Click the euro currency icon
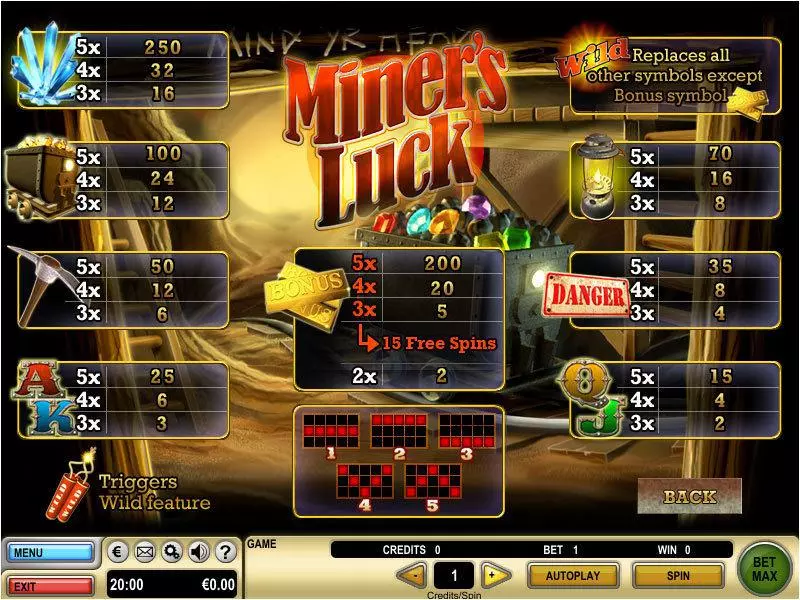Screen dimensions: 800x600 pyautogui.click(x=117, y=552)
